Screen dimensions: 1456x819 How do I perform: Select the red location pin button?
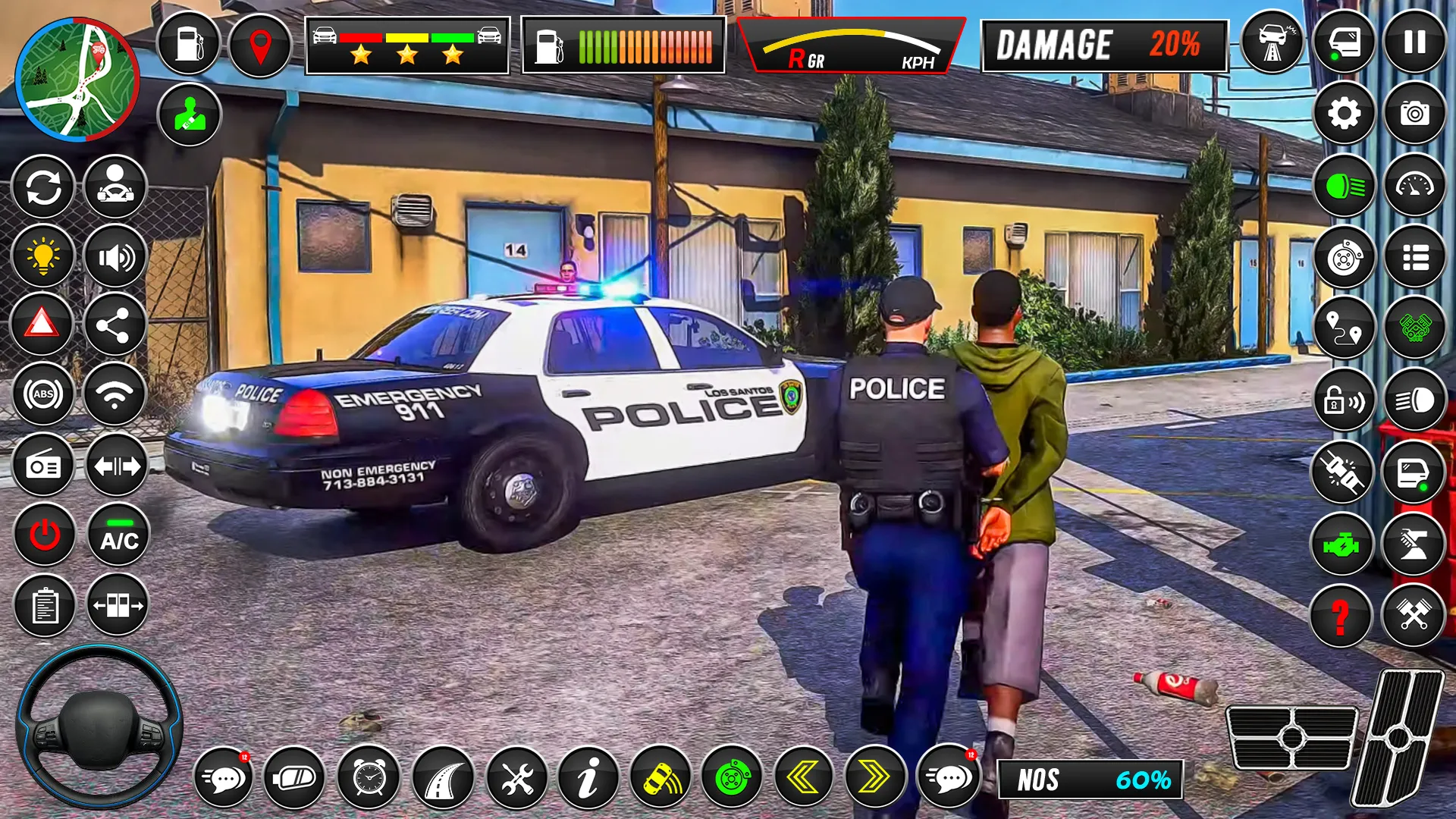260,45
